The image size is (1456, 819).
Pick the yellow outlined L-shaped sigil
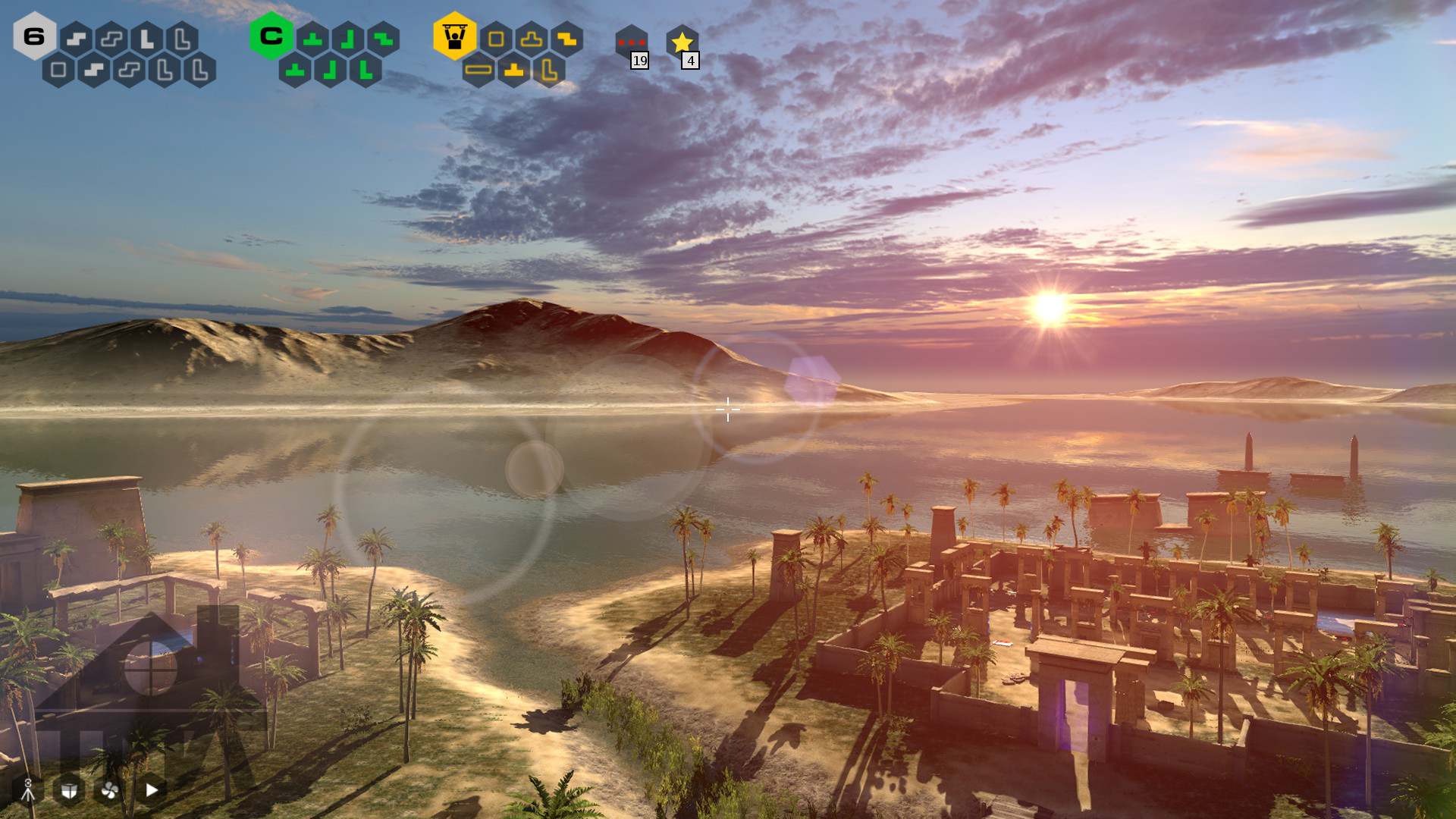[x=549, y=70]
